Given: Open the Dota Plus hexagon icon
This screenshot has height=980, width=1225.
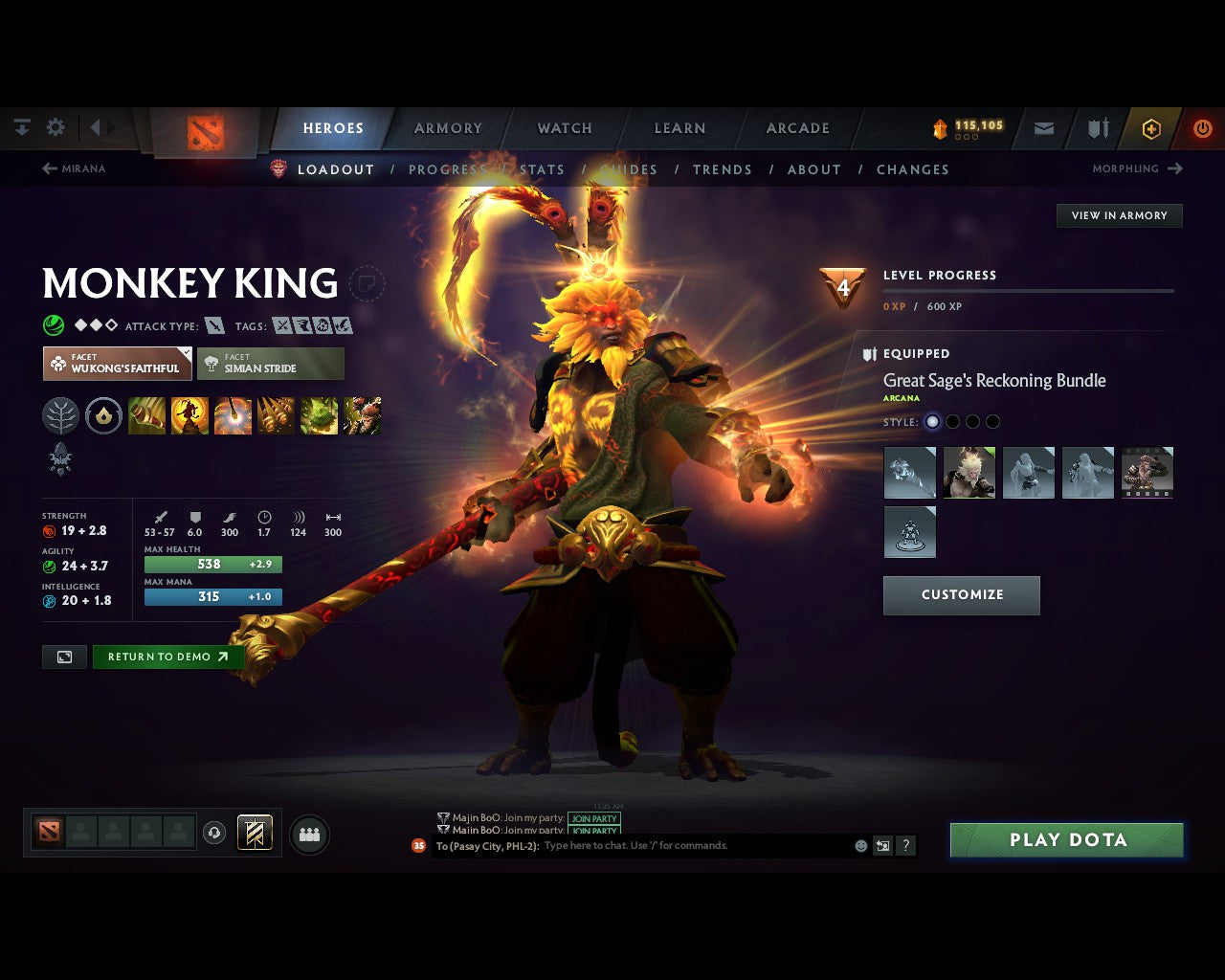Looking at the screenshot, I should click(x=1150, y=128).
